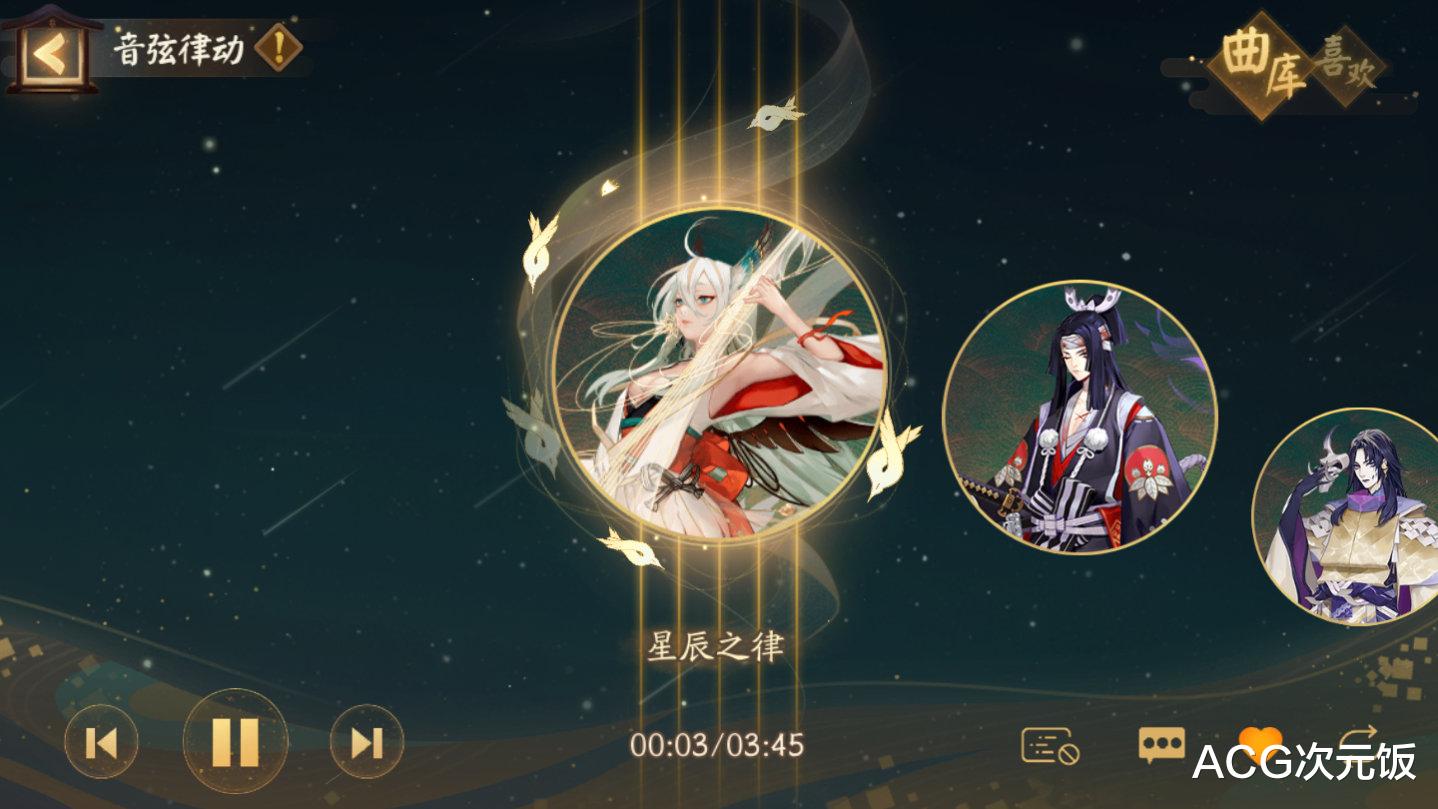The image size is (1438, 809).
Task: Select the previous track control
Action: coord(99,742)
